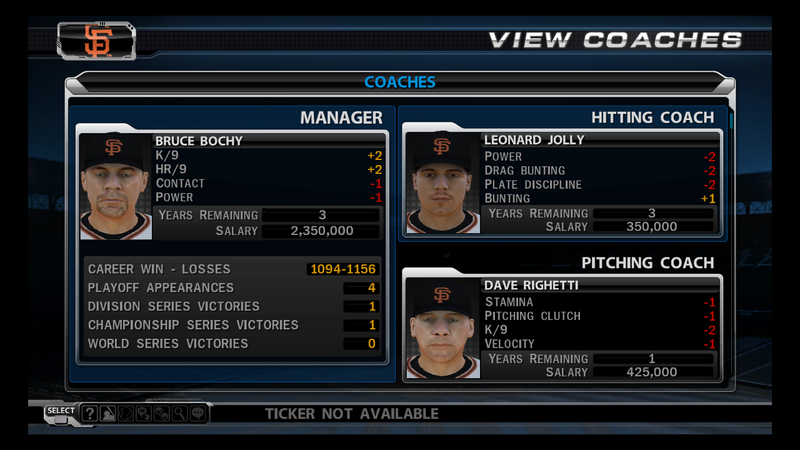Click the Giants team logo
This screenshot has width=800, height=450.
click(x=98, y=41)
